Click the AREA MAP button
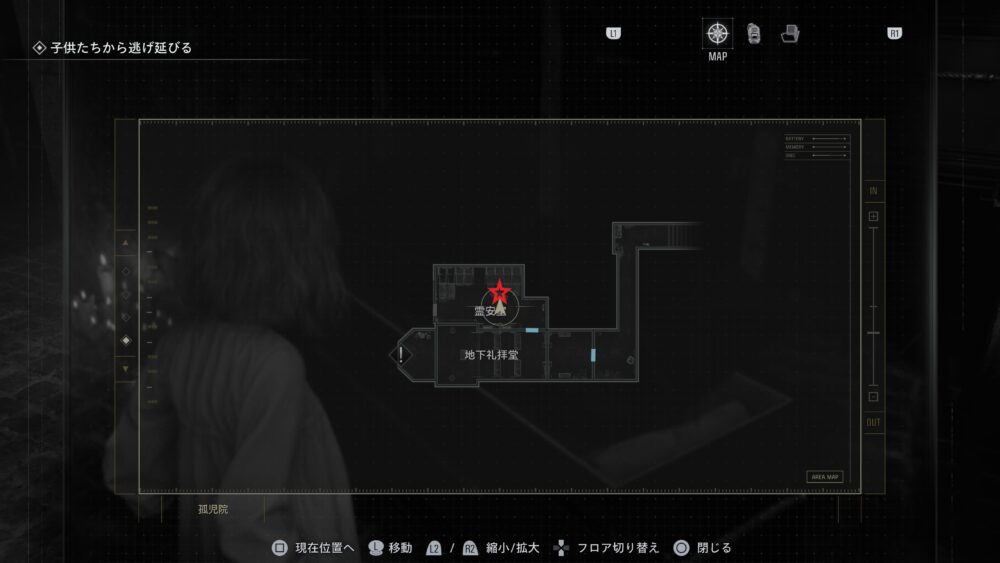 coord(825,477)
